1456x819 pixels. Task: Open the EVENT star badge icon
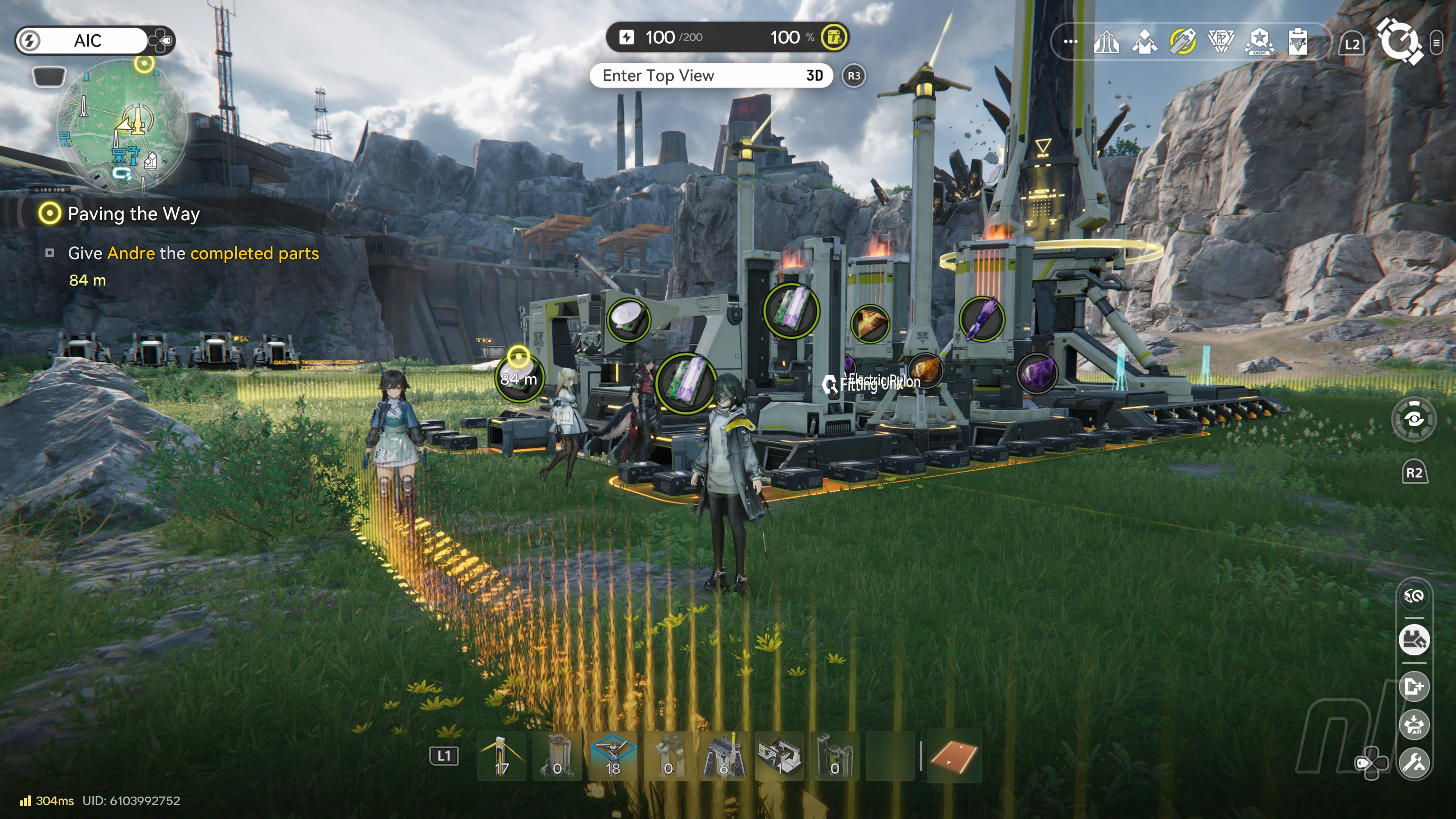pos(1259,42)
